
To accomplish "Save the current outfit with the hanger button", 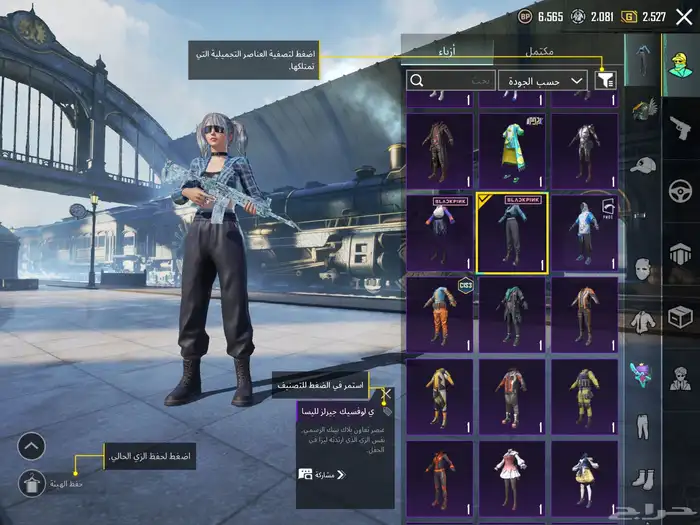I will (32, 483).
